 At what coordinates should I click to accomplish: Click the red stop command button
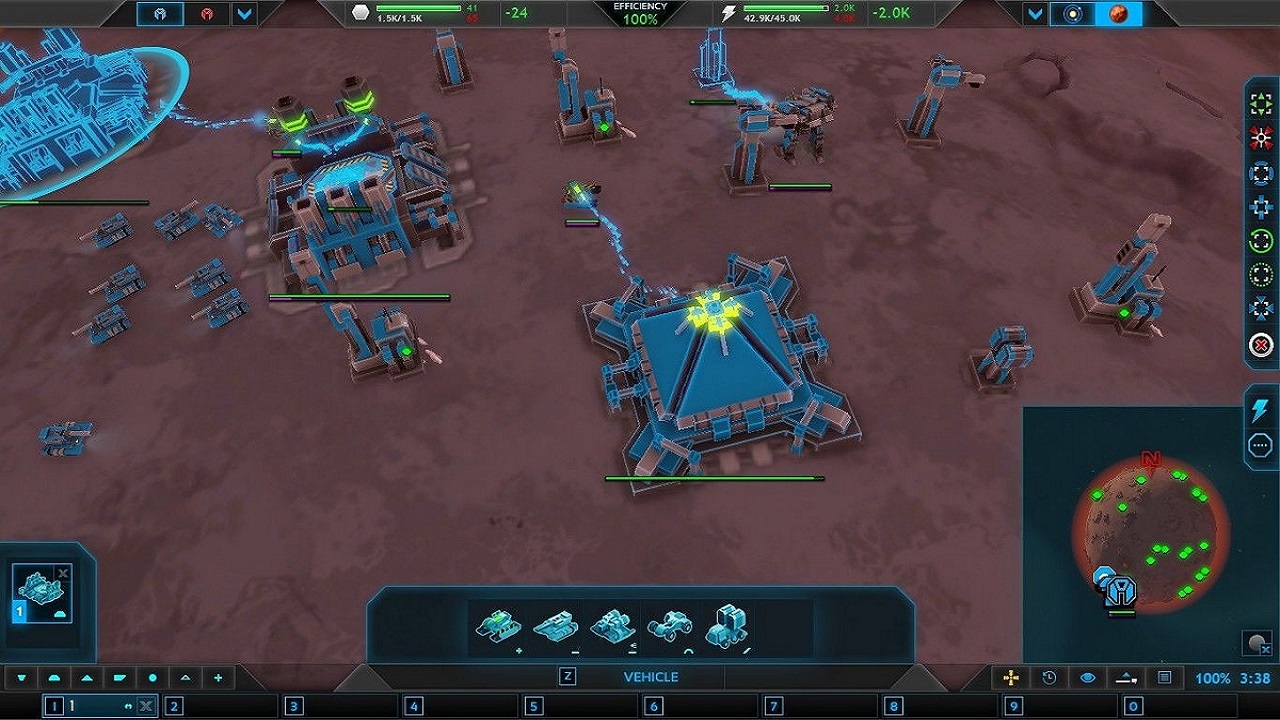pos(1261,346)
